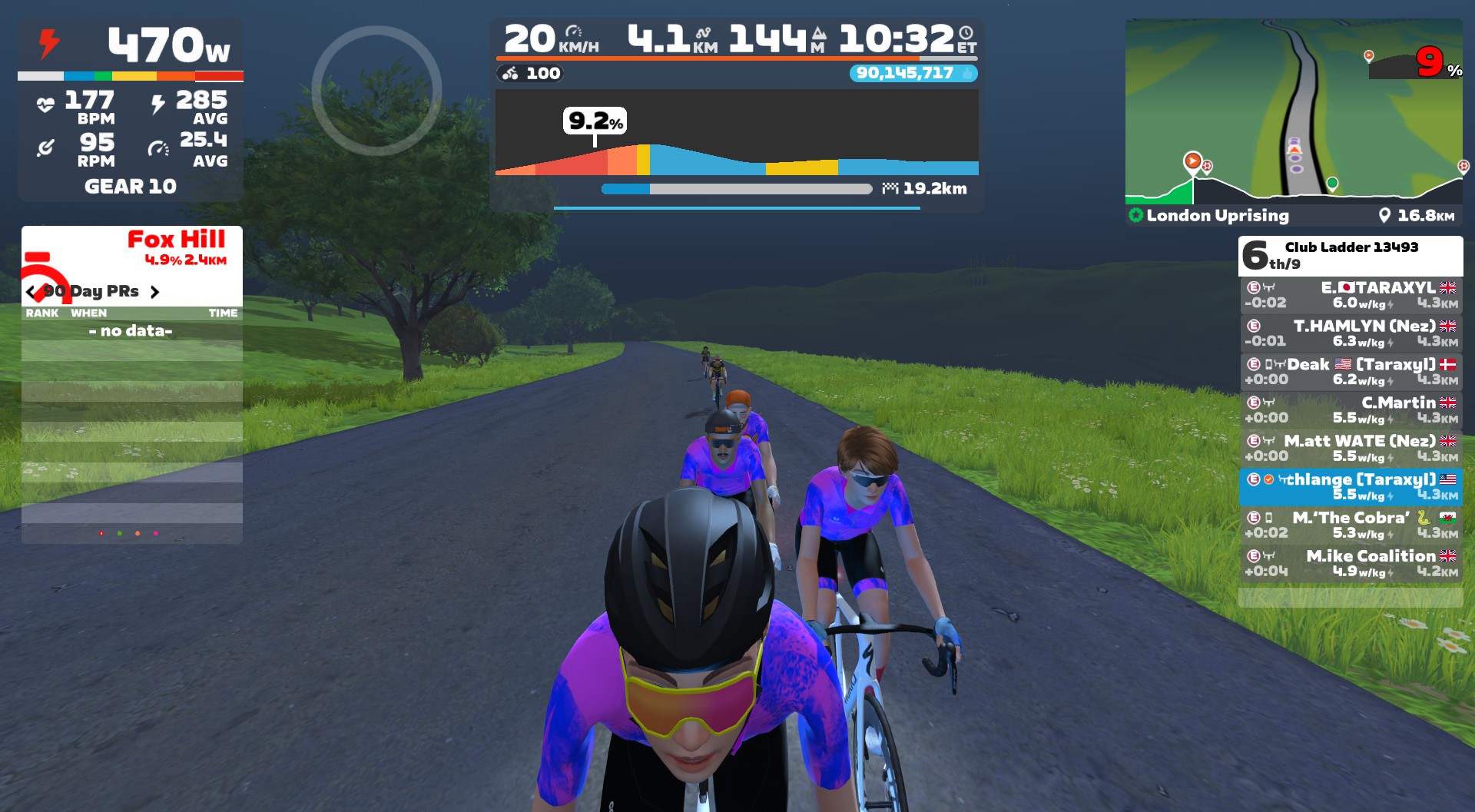The width and height of the screenshot is (1475, 812).
Task: Open the Fox Hill segment panel header
Action: click(132, 247)
